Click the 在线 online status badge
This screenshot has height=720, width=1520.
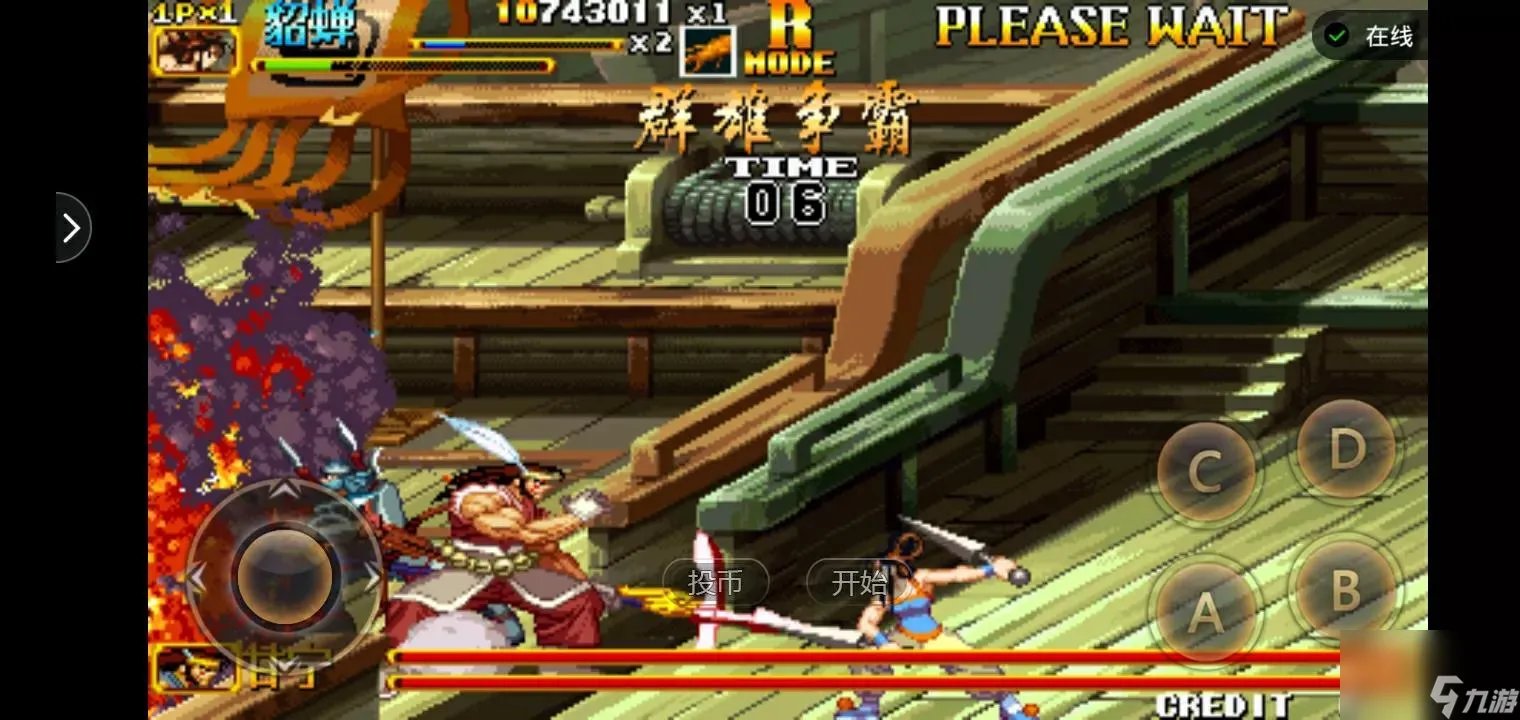point(1370,37)
